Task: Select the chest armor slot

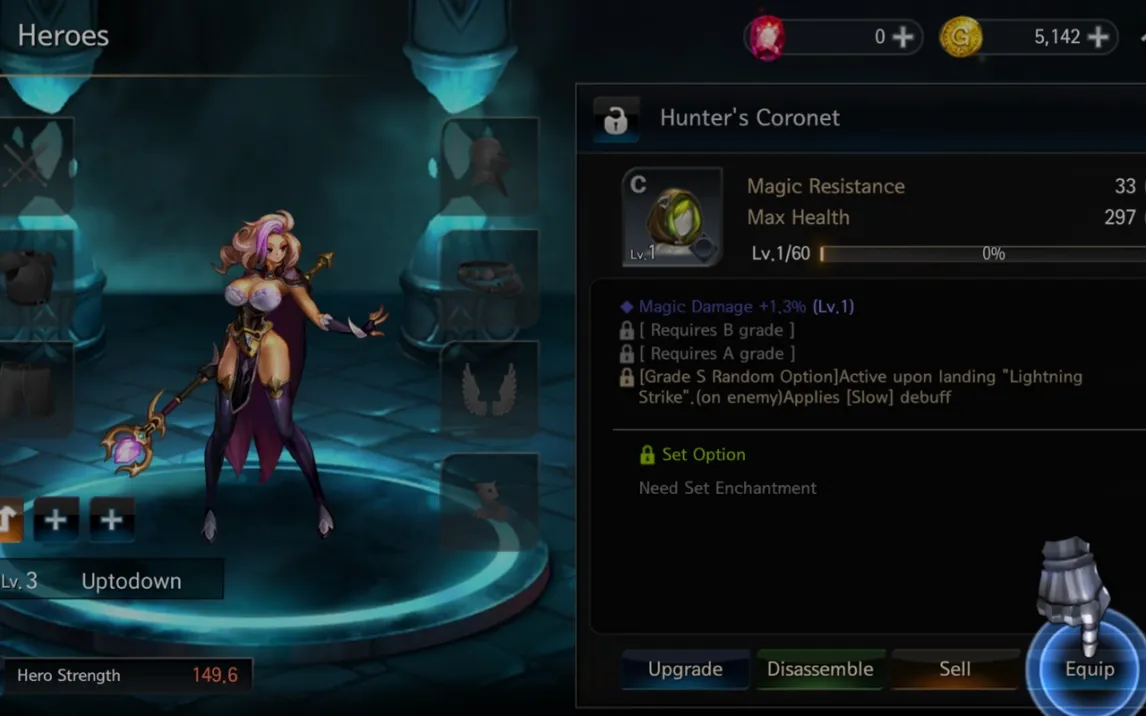Action: tap(34, 278)
